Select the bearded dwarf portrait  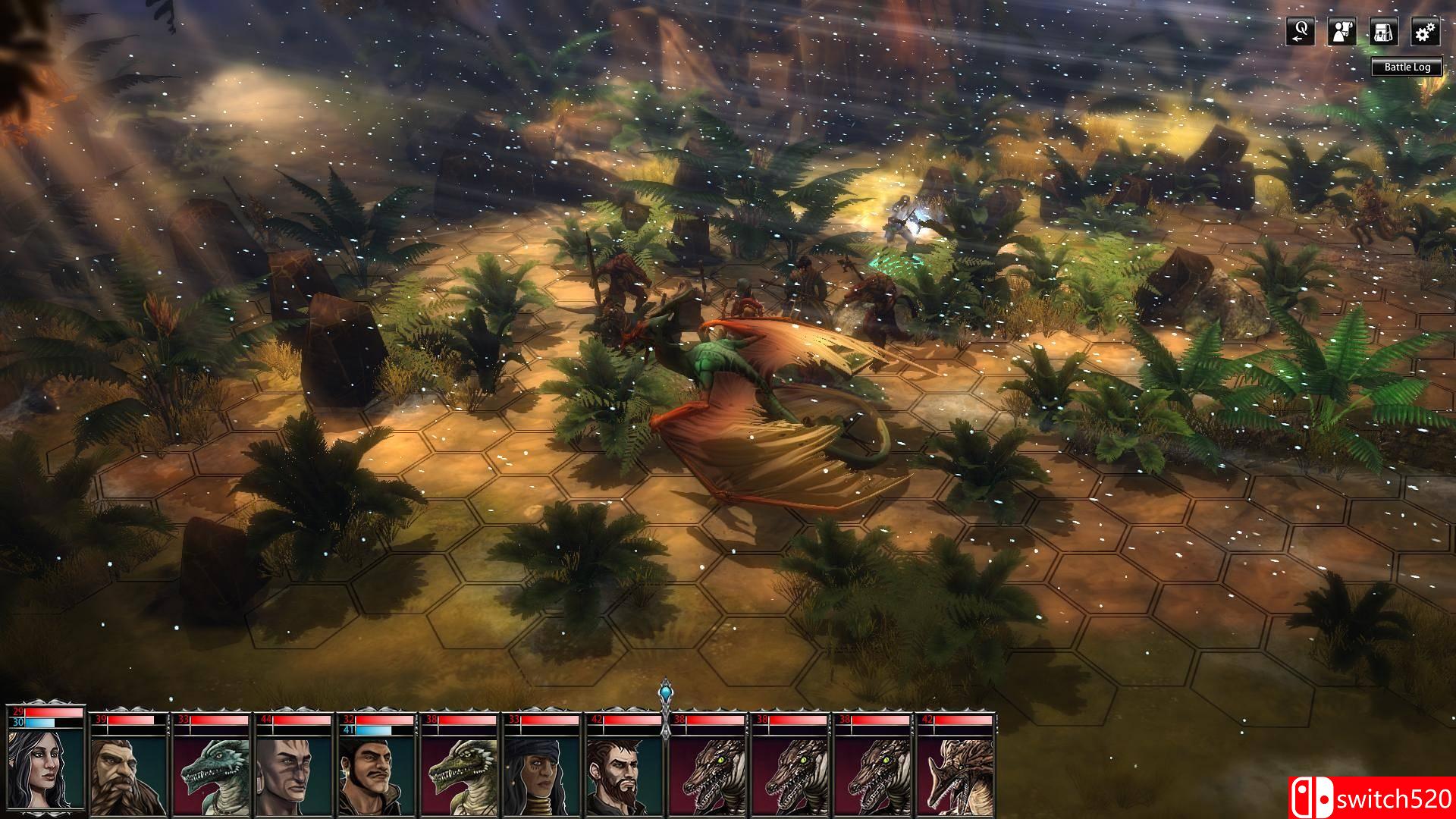tap(120, 773)
